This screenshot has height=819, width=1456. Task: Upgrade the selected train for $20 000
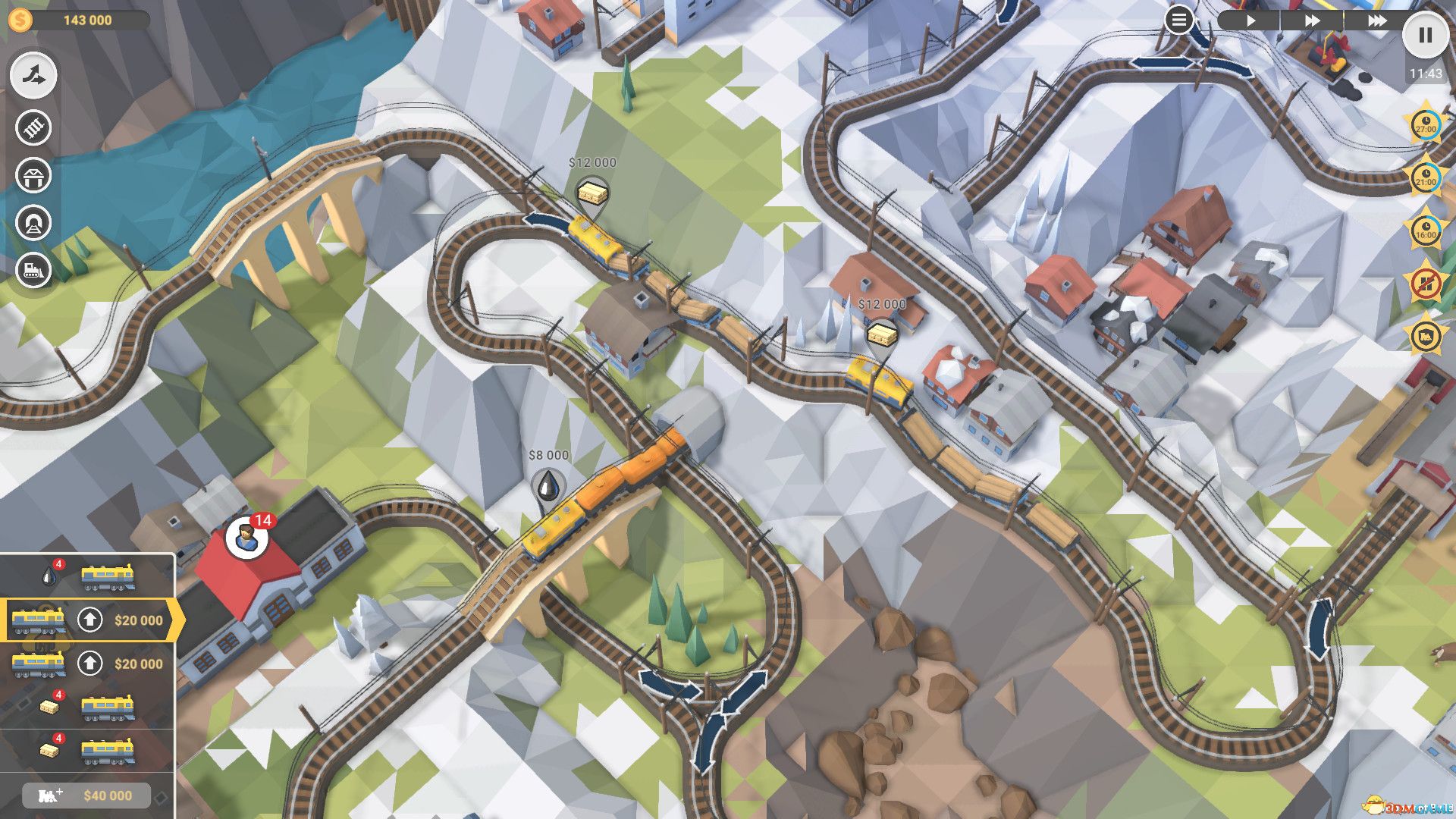(x=91, y=620)
